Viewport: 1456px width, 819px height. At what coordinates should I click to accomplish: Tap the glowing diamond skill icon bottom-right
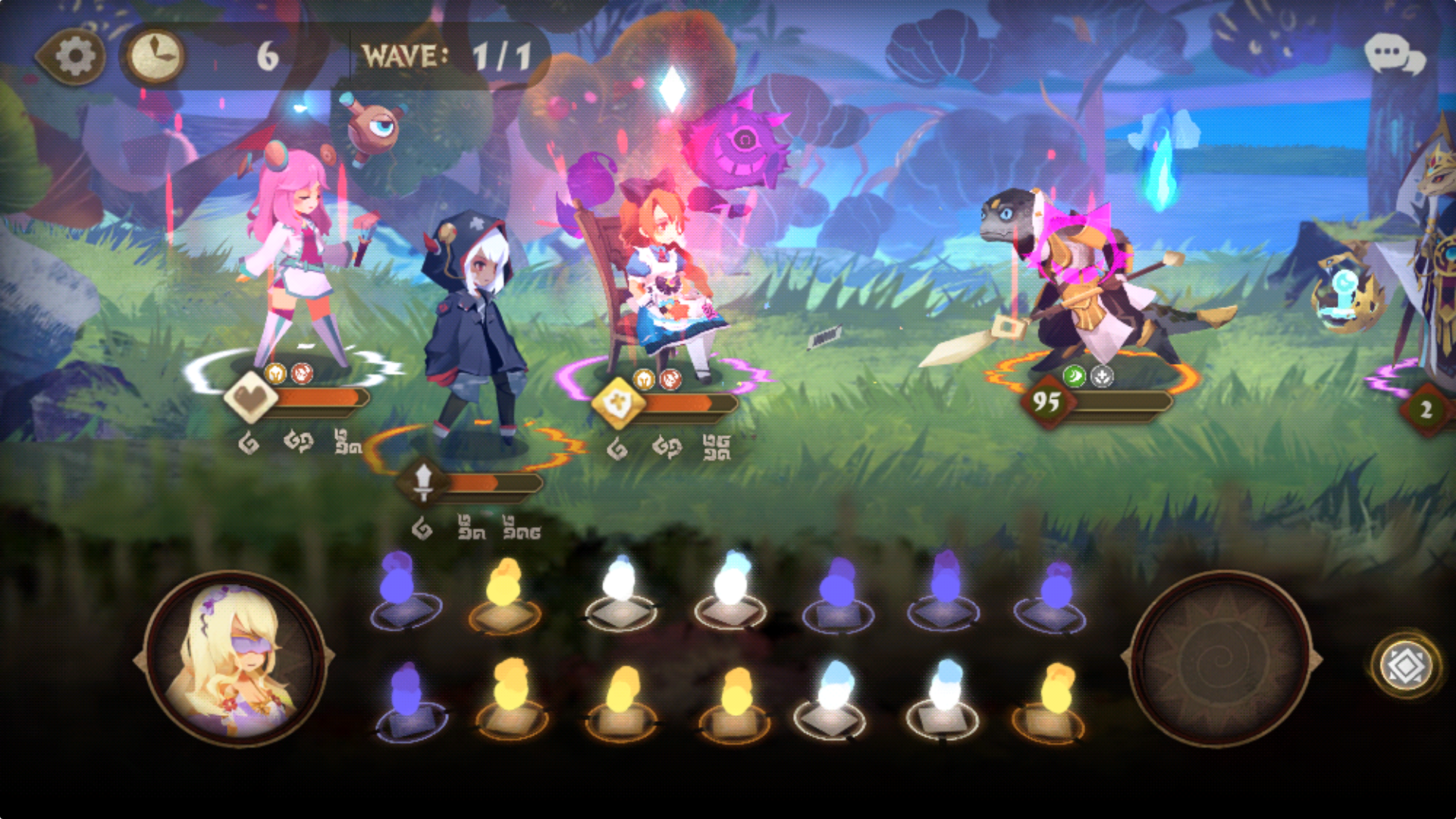pyautogui.click(x=1407, y=667)
